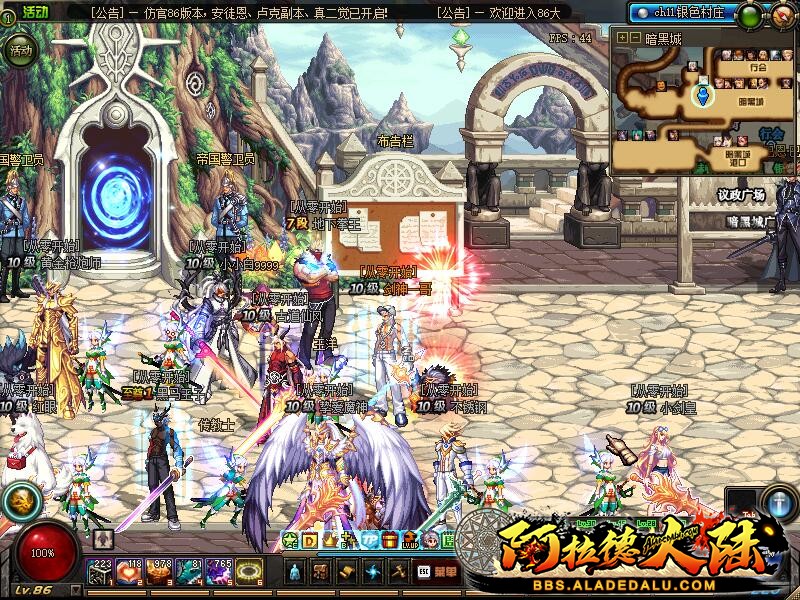800x600 pixels.
Task: Zoom in the minimap with the plus button
Action: click(622, 37)
